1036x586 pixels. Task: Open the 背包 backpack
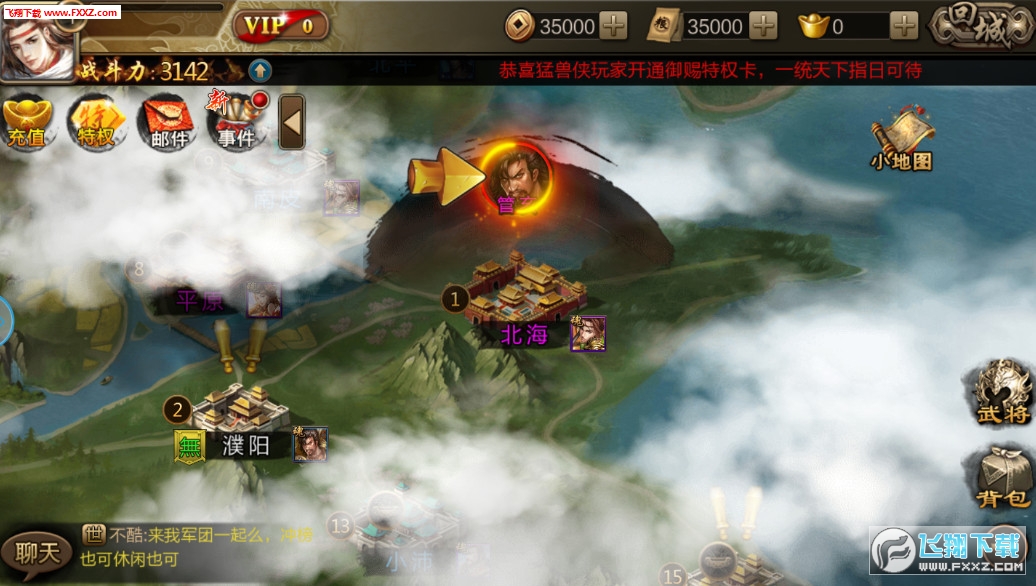(x=1002, y=478)
